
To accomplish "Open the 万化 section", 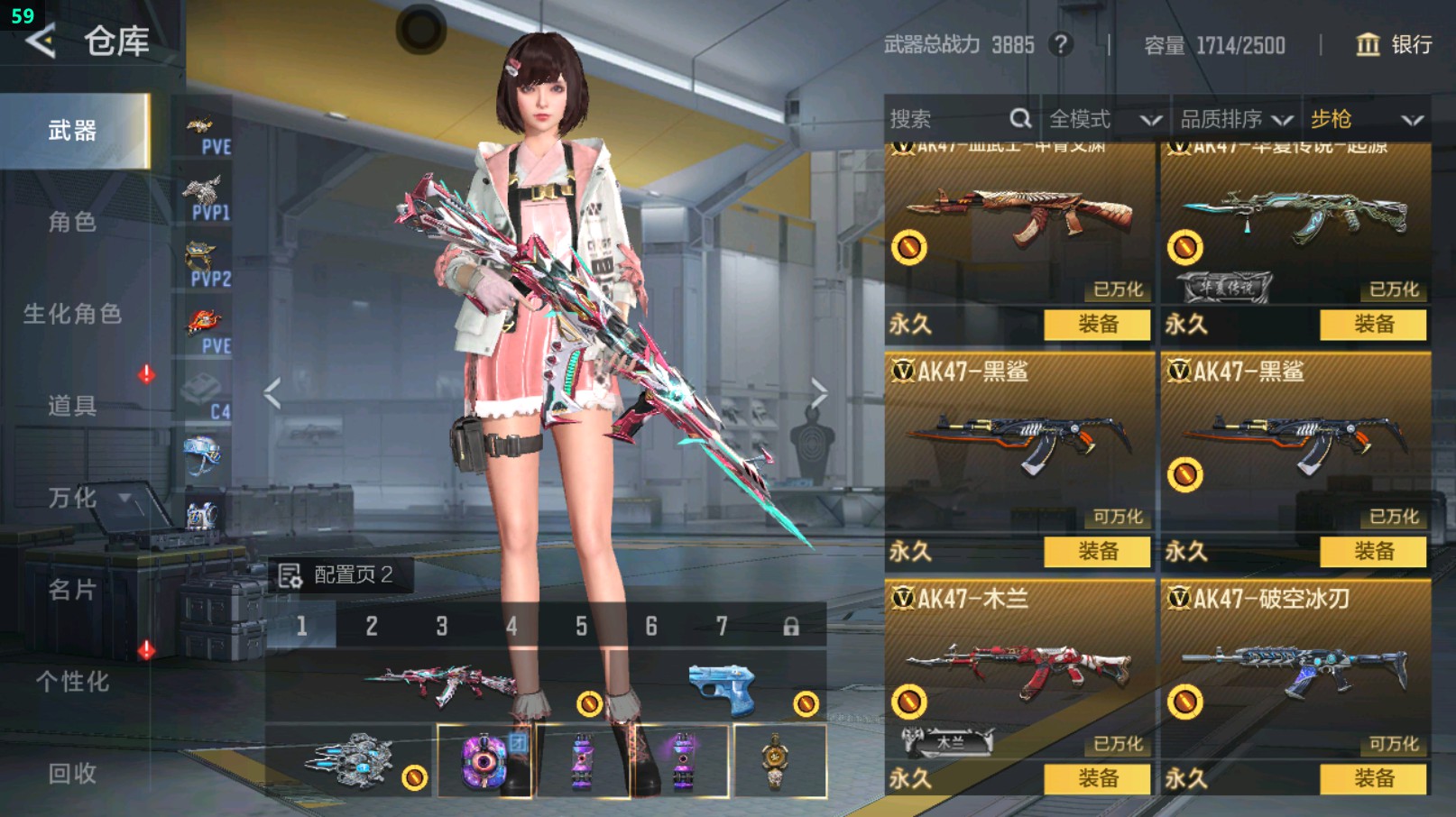I will [x=72, y=498].
